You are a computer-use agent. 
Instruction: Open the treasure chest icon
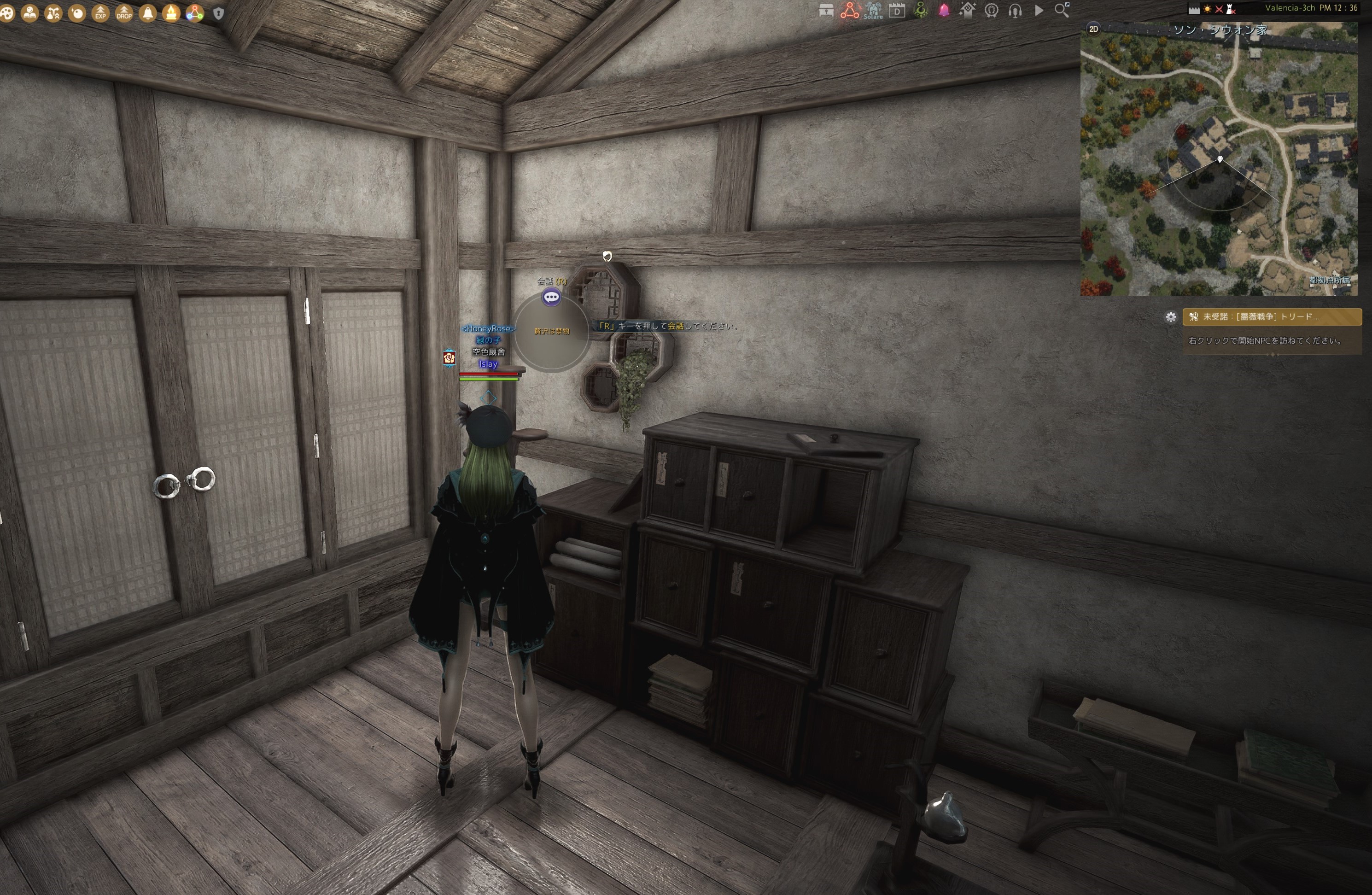click(826, 11)
